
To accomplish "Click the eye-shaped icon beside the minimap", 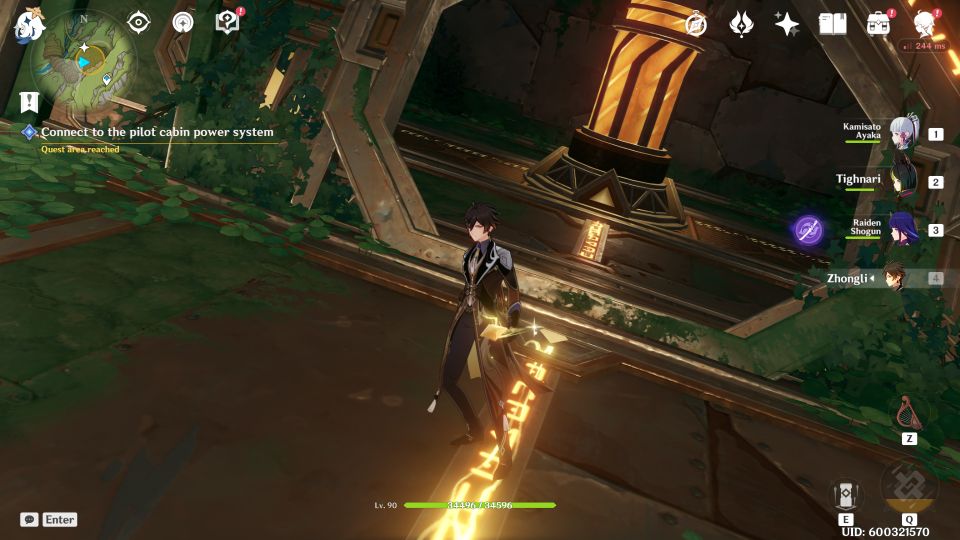I will click(138, 23).
